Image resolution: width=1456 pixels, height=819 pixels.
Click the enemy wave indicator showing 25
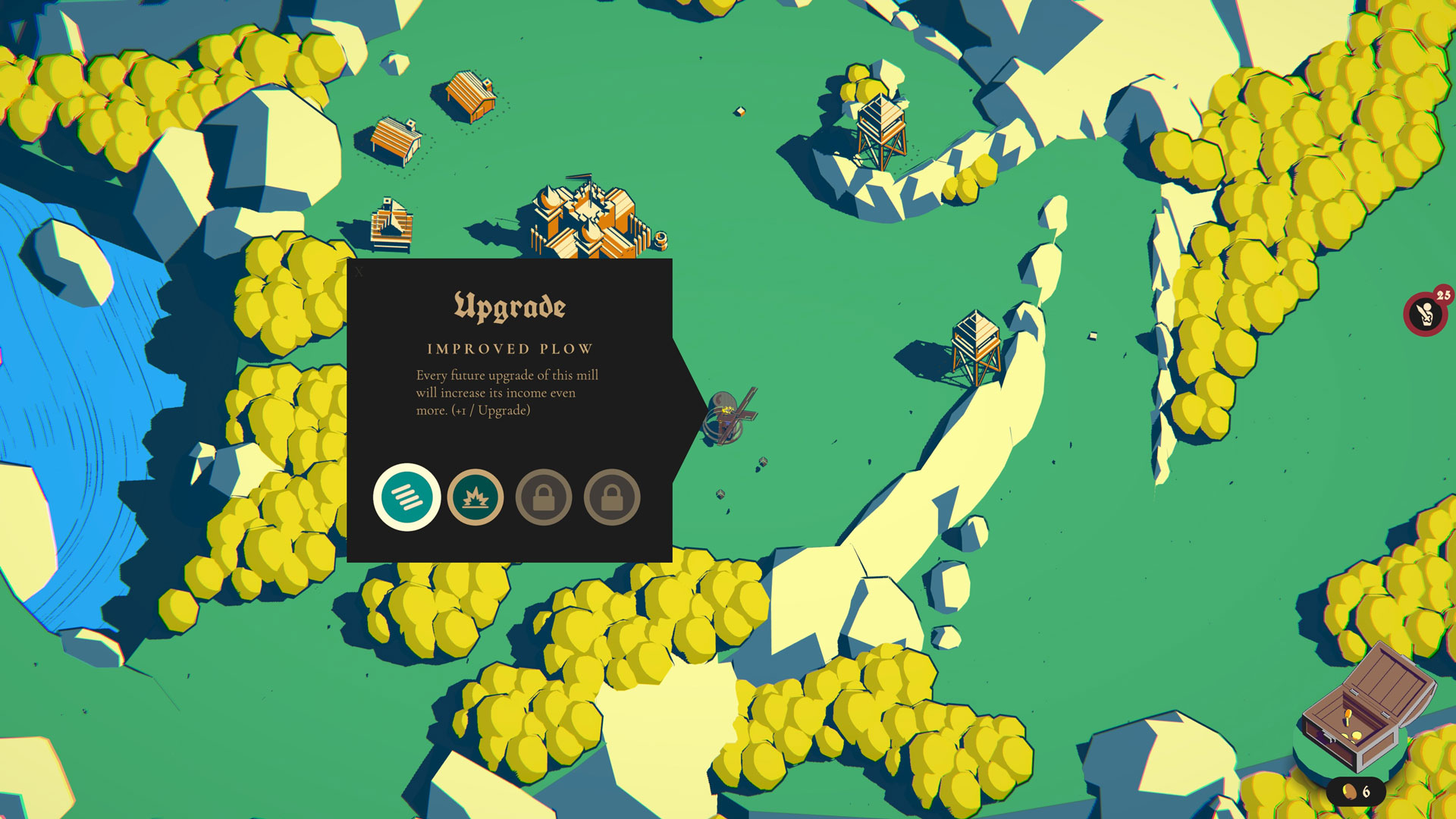(1426, 312)
